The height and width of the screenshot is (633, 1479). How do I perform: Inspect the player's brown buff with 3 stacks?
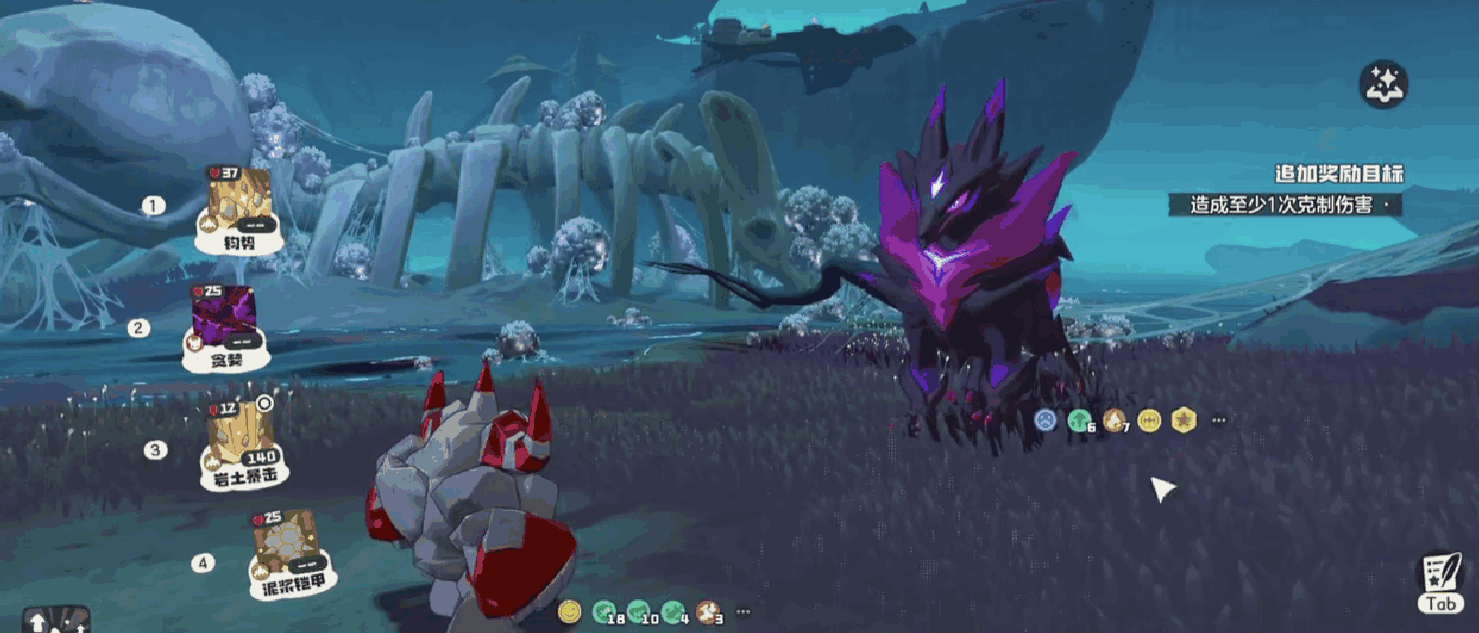(x=709, y=611)
